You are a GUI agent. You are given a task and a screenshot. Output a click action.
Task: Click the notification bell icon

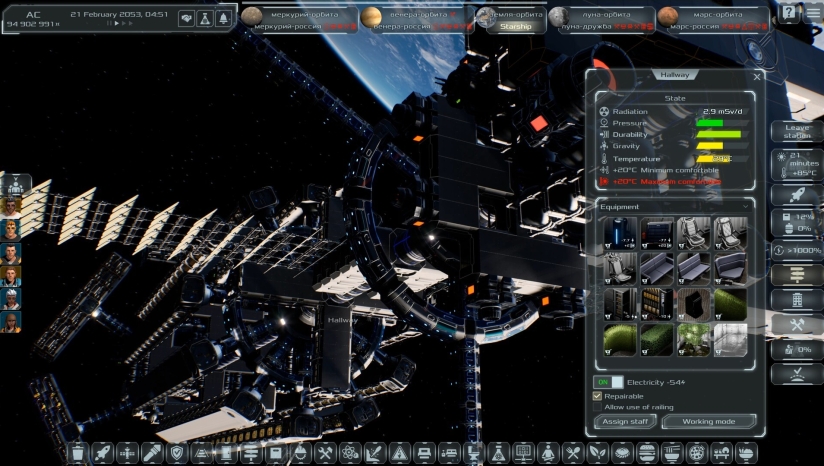click(222, 18)
